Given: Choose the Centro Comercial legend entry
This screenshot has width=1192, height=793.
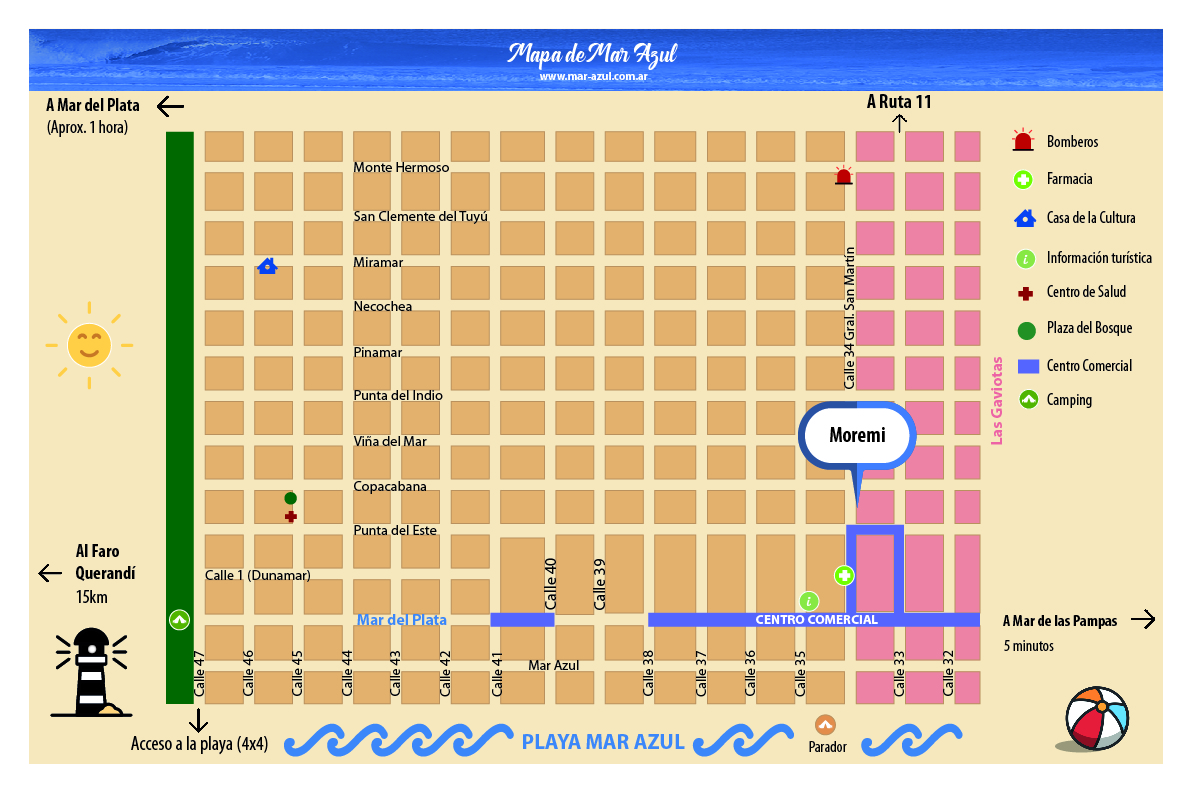Looking at the screenshot, I should point(1089,366).
